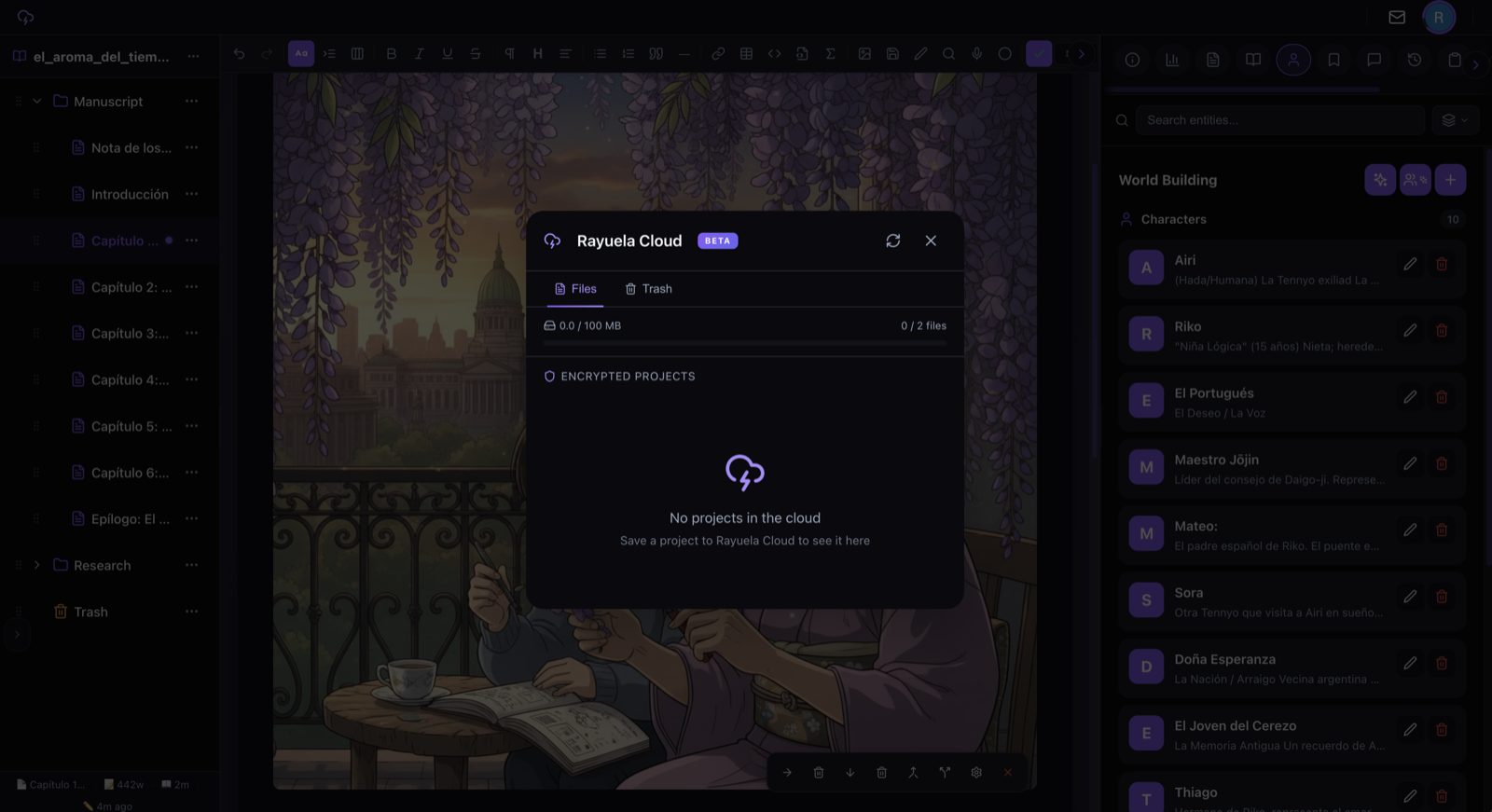Select the Files tab in Rayuela Cloud
The width and height of the screenshot is (1492, 812).
575,289
